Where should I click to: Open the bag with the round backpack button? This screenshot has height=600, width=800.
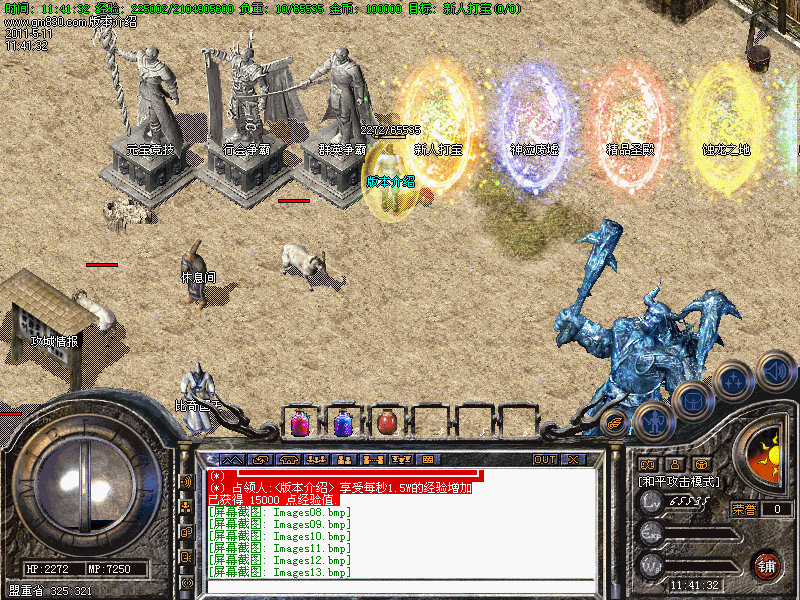pyautogui.click(x=693, y=402)
